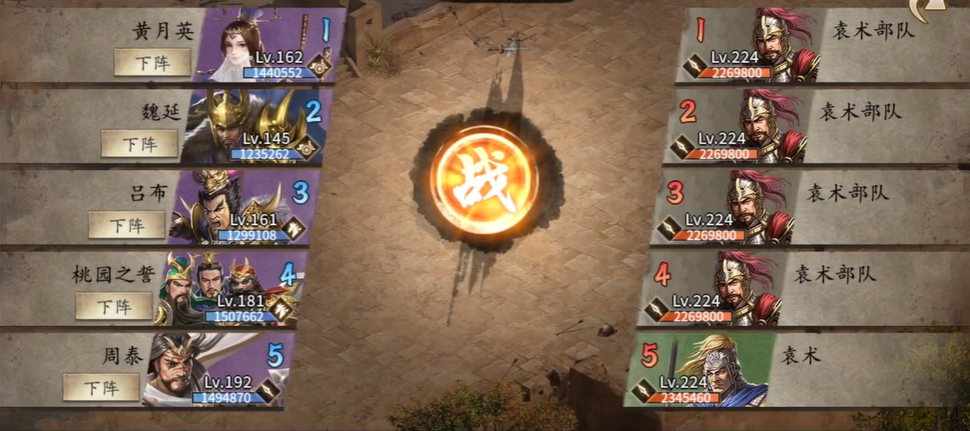Remove 黄月英 using her 下阵 button
The width and height of the screenshot is (970, 431).
(x=151, y=62)
